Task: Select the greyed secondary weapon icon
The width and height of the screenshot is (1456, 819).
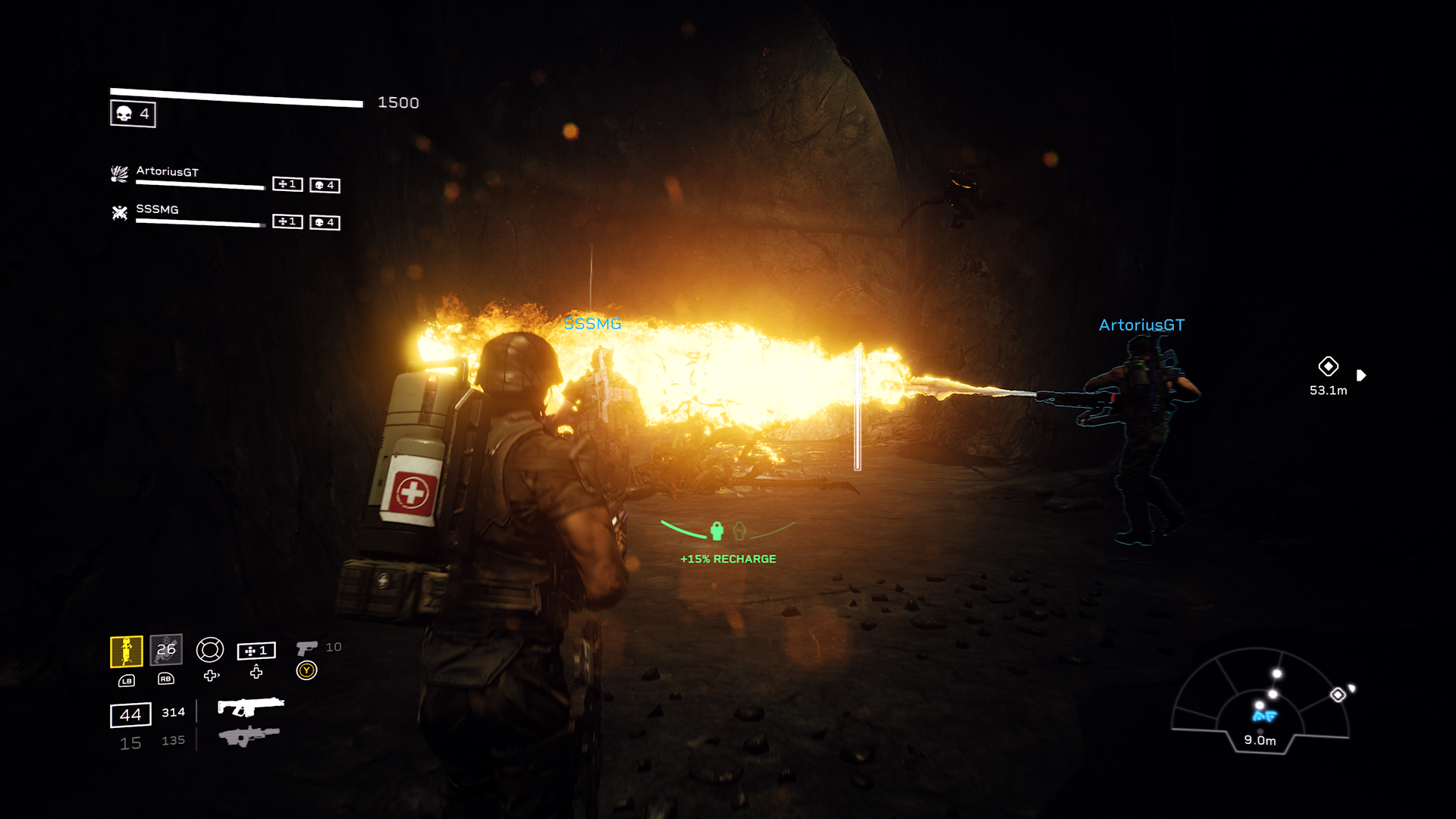Action: (249, 736)
